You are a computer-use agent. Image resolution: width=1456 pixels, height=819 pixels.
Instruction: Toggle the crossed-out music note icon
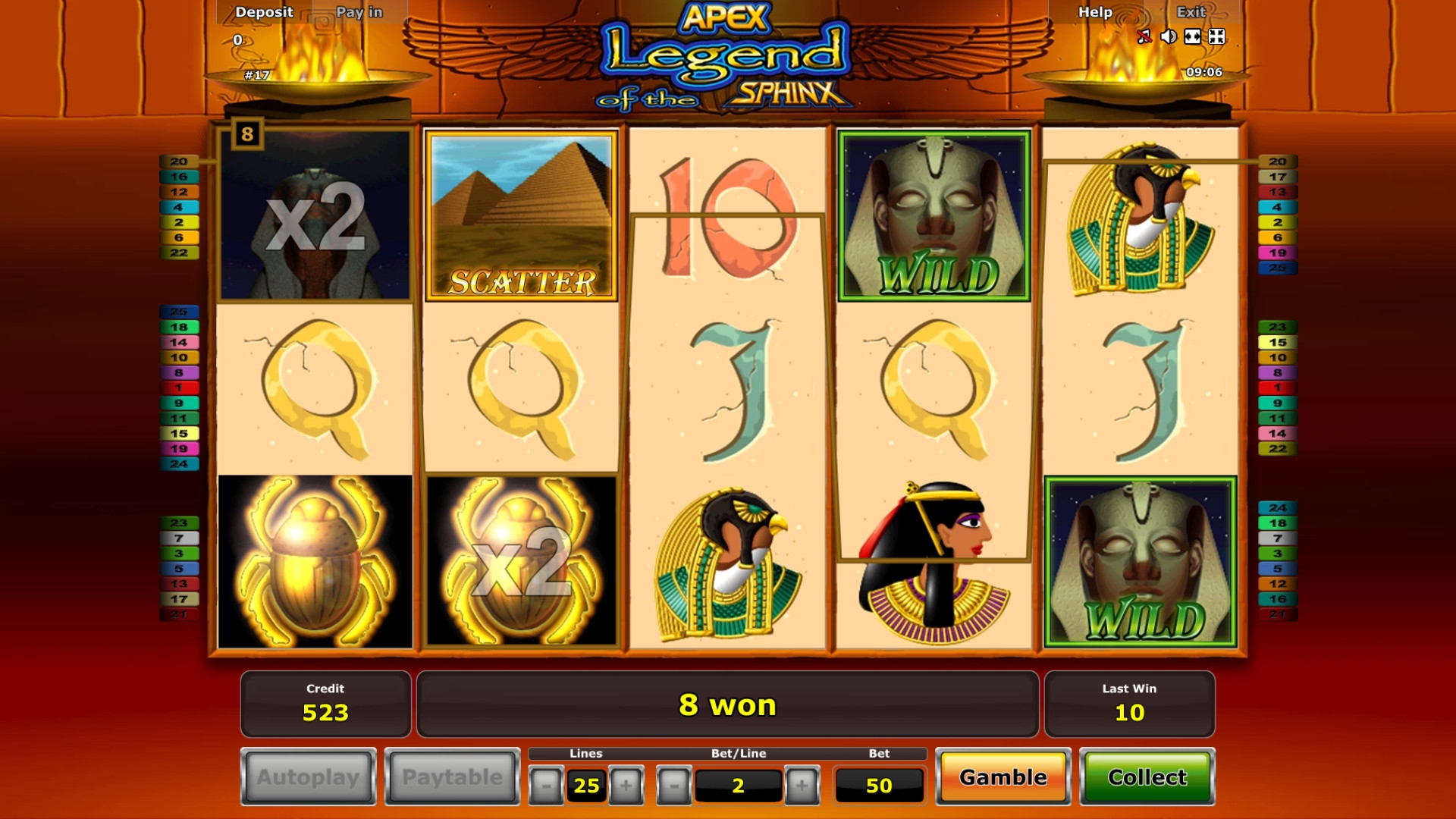tap(1144, 36)
